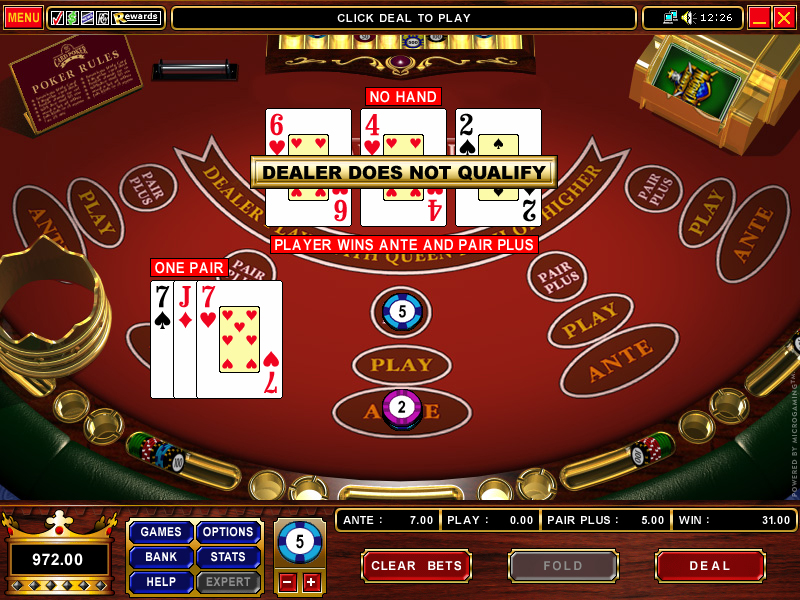Click the green dollar sign toolbar icon
The image size is (800, 600).
[72, 18]
